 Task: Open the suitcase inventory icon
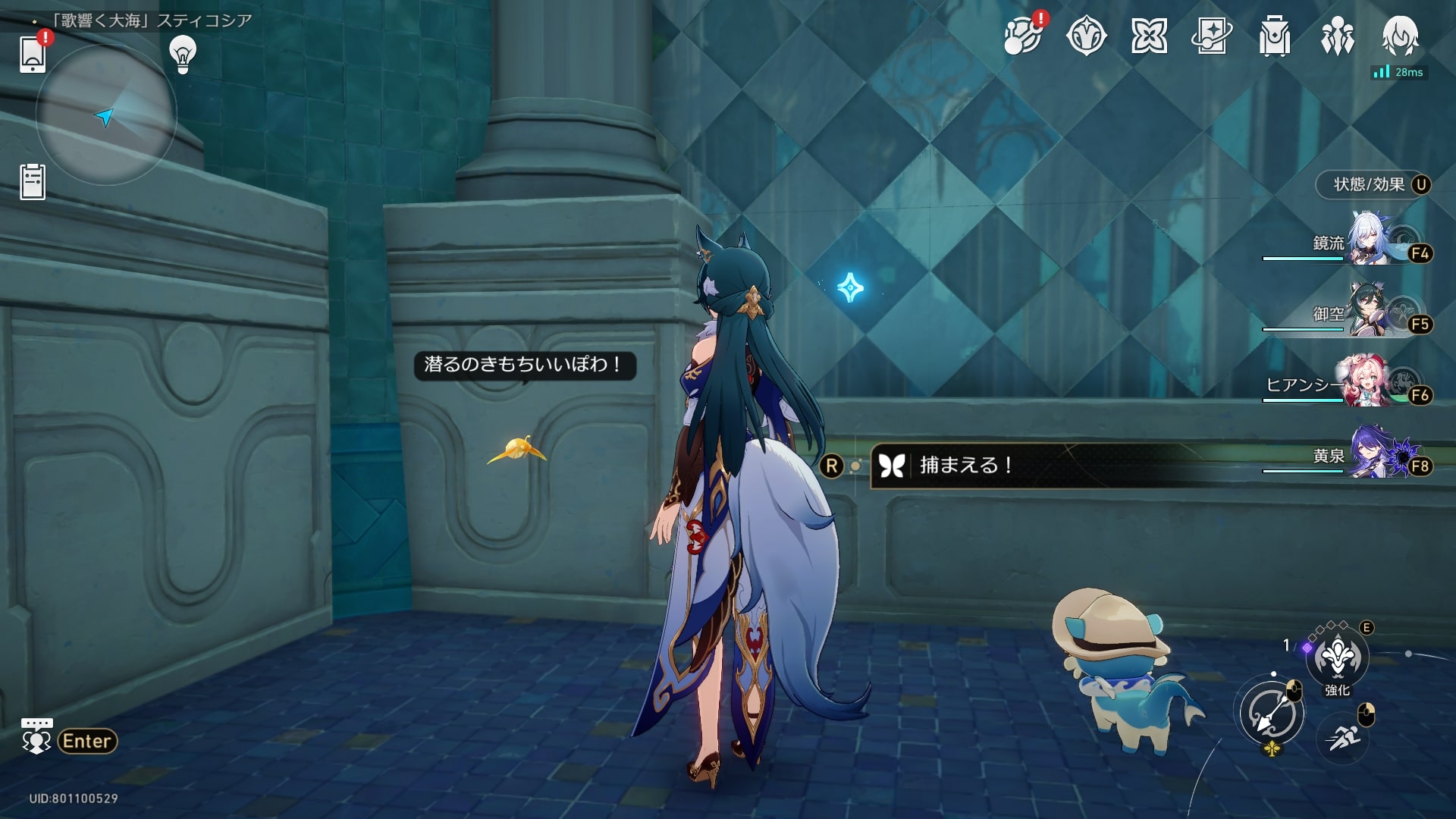[1275, 36]
